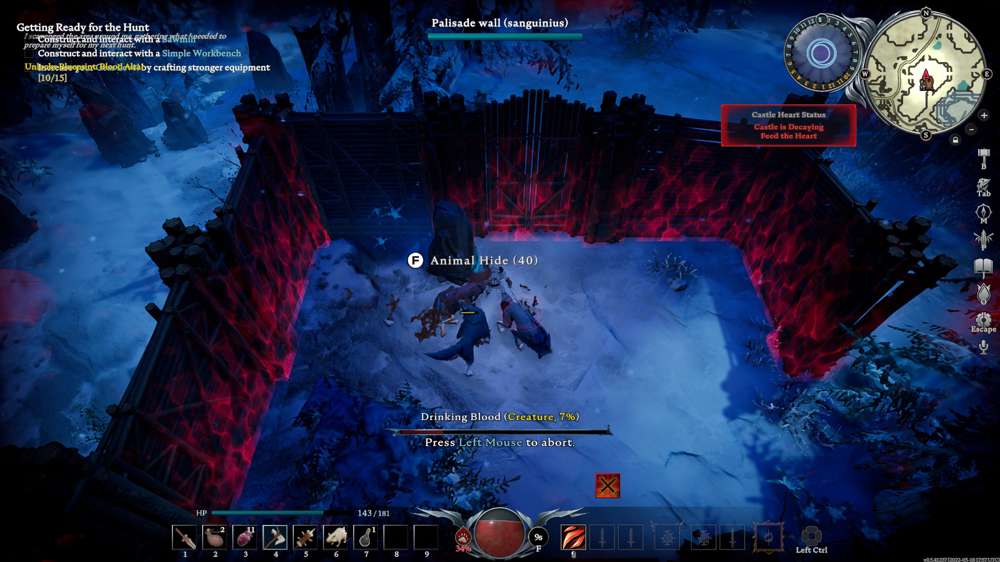1000x562 pixels.
Task: Open the minimap
Action: pos(925,75)
